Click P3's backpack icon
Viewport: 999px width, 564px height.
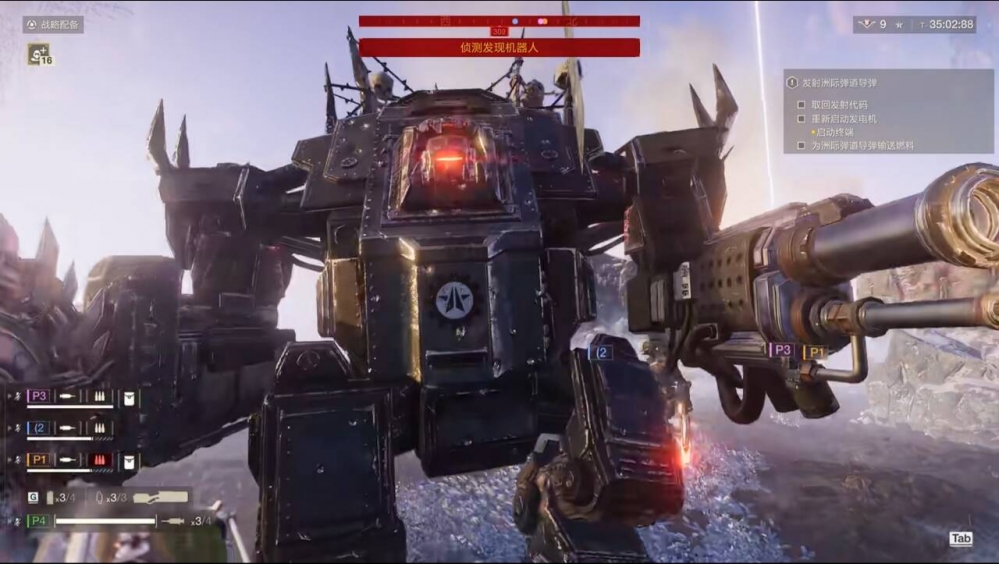tap(130, 397)
